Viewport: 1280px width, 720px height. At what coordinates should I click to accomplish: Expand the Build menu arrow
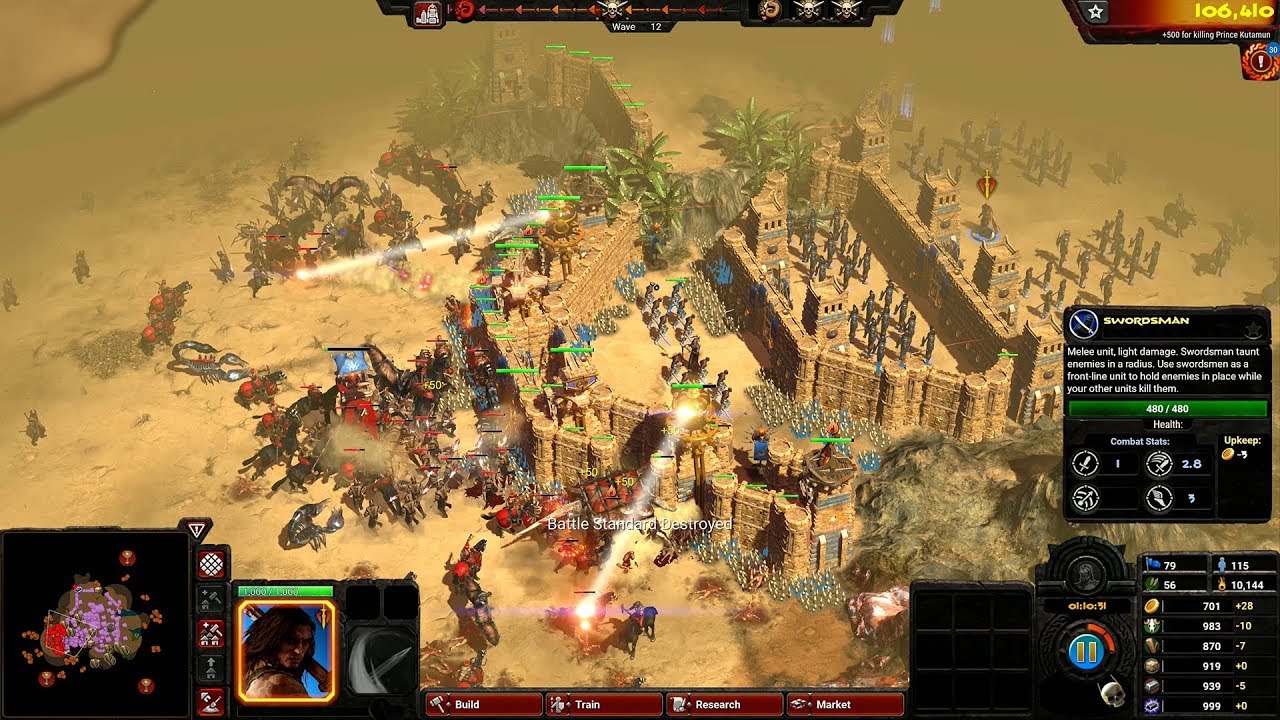click(x=448, y=704)
